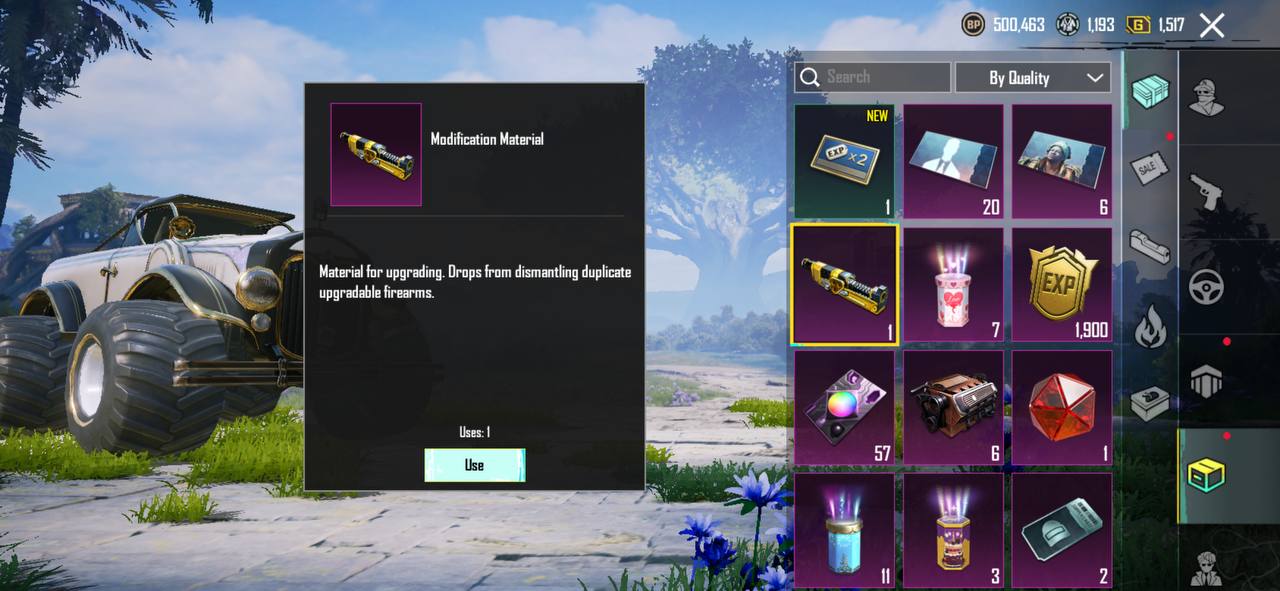
Task: Select the gold EXP badge item
Action: (1062, 283)
